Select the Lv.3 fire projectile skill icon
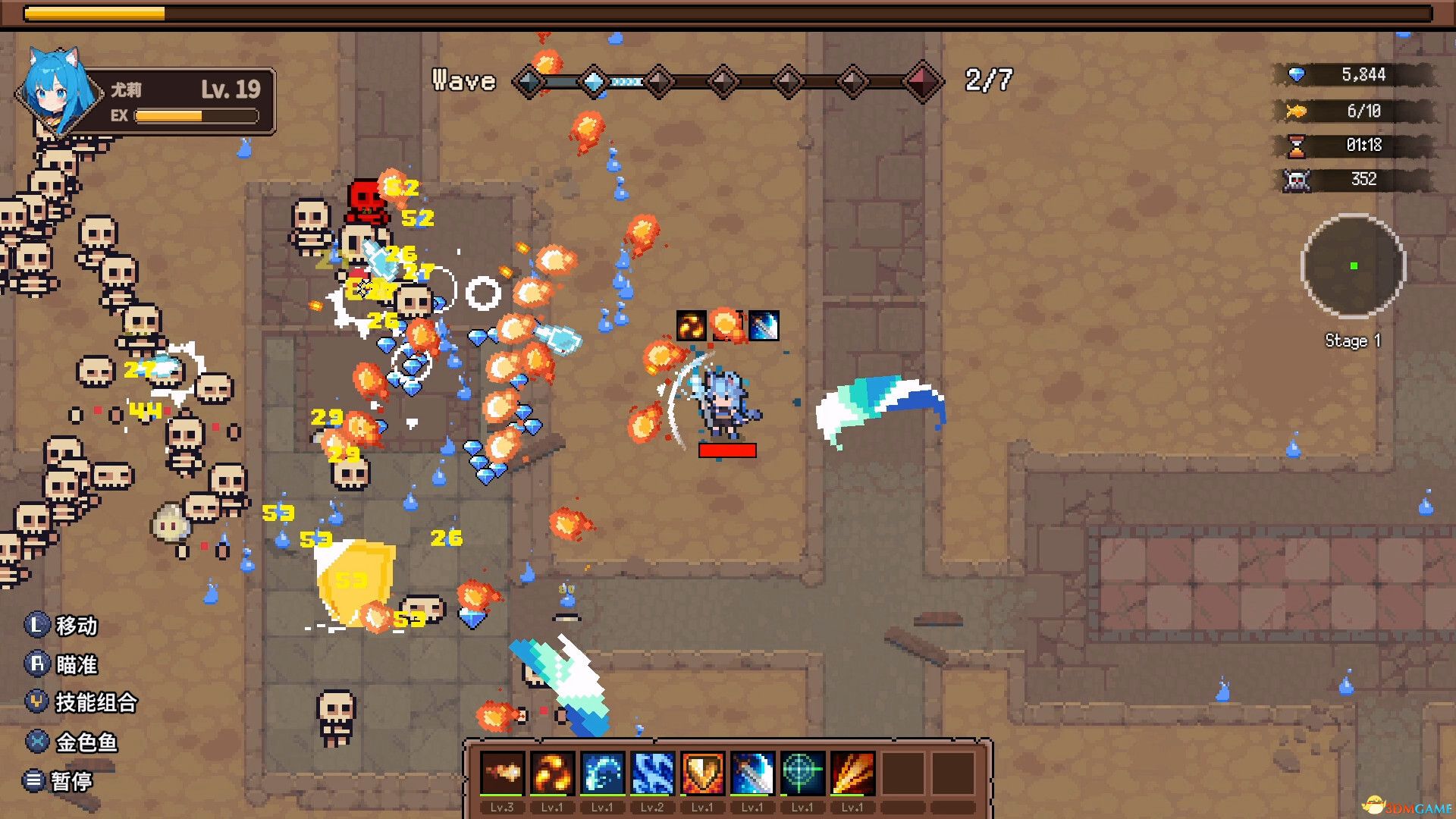 (503, 772)
